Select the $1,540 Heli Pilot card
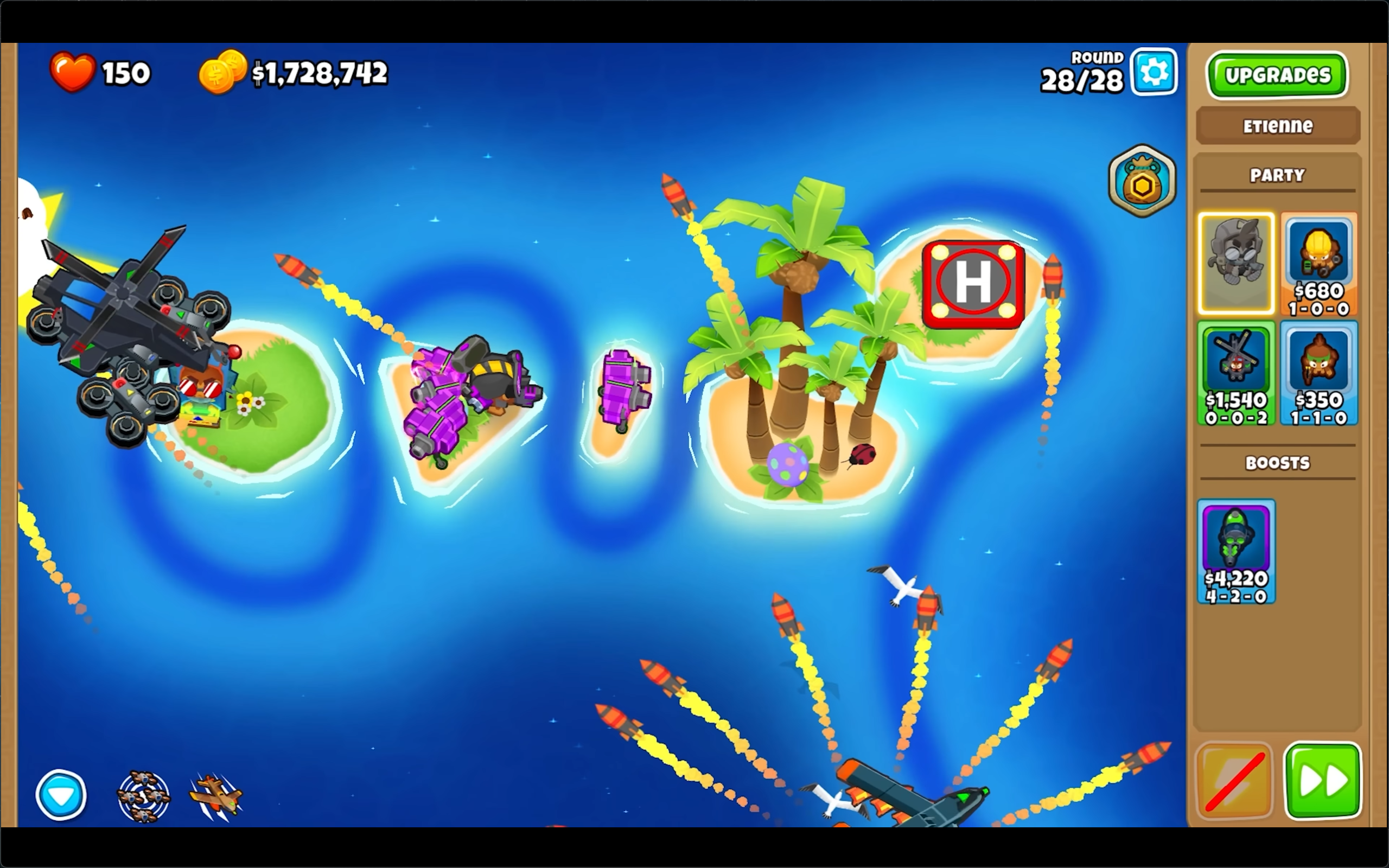1389x868 pixels. click(x=1237, y=374)
